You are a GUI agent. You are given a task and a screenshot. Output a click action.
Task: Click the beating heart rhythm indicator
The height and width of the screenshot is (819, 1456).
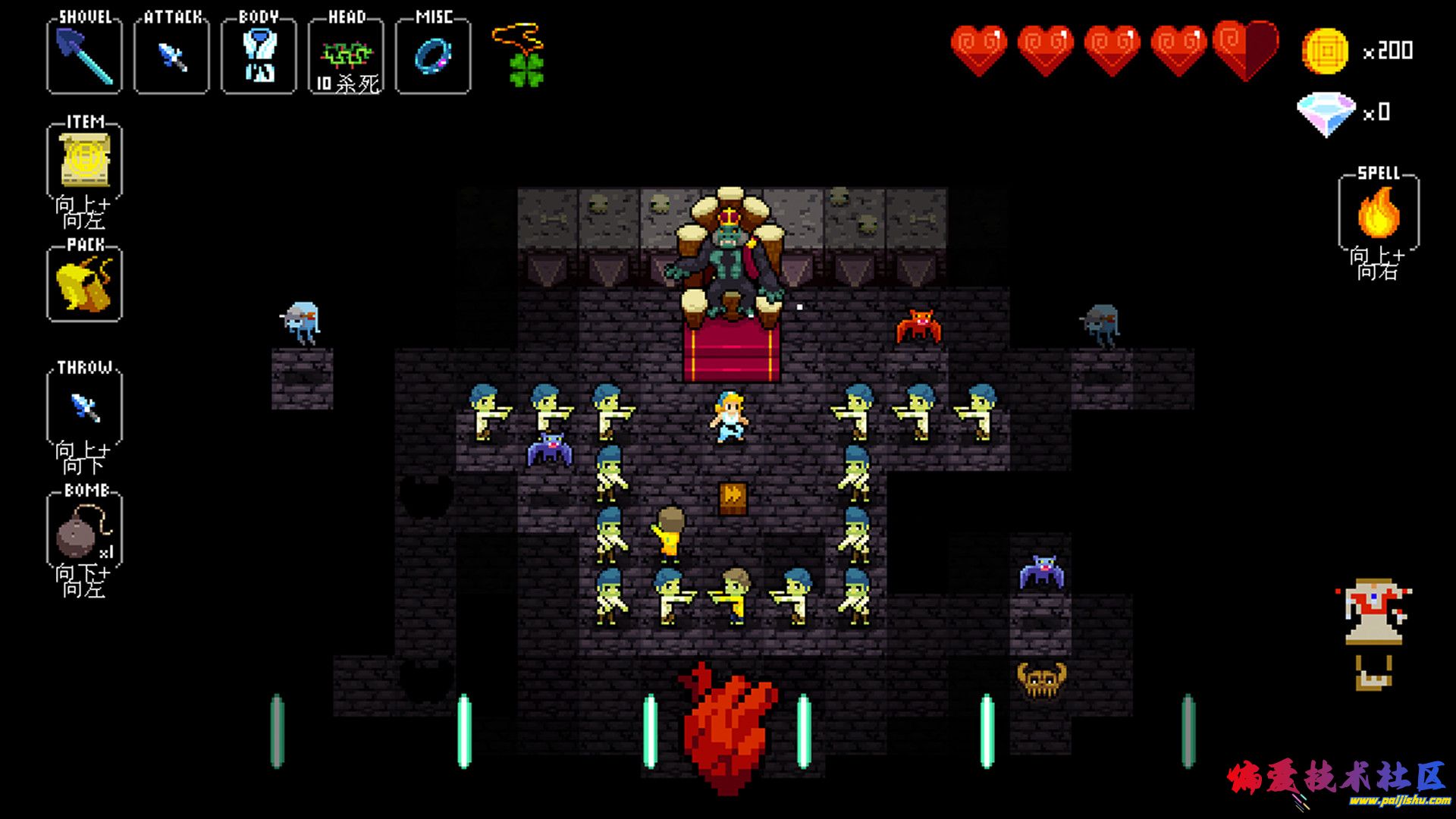[x=728, y=728]
